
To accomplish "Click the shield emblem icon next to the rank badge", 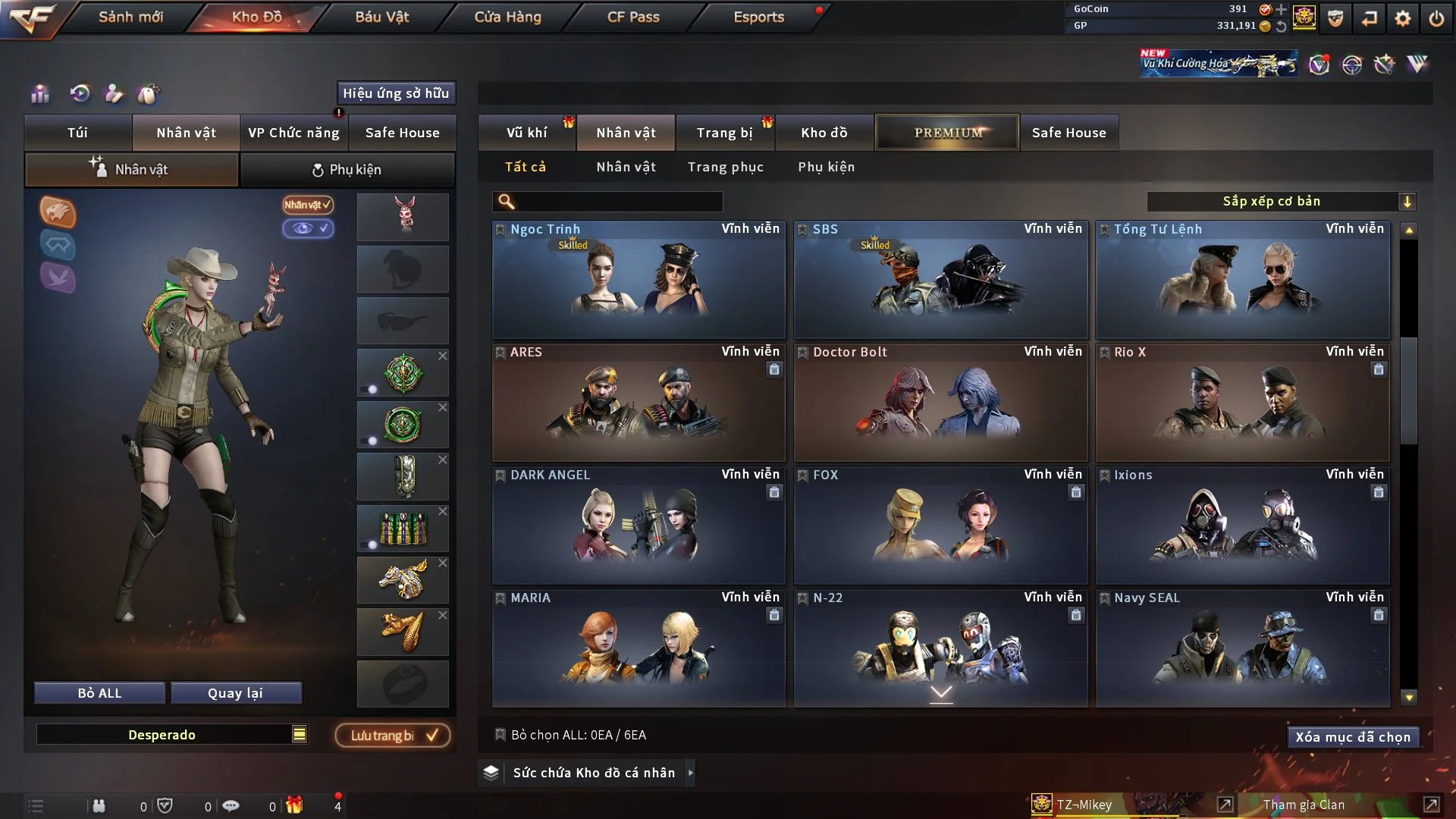I will (x=1335, y=17).
